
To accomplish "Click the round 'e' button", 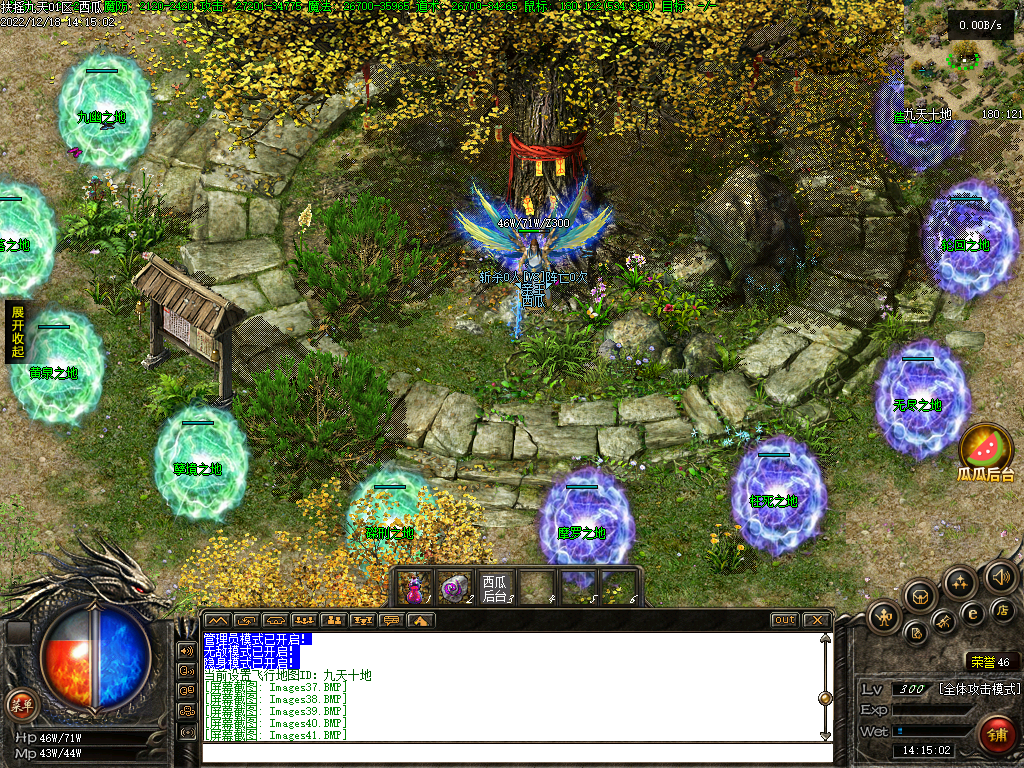I will 972,613.
